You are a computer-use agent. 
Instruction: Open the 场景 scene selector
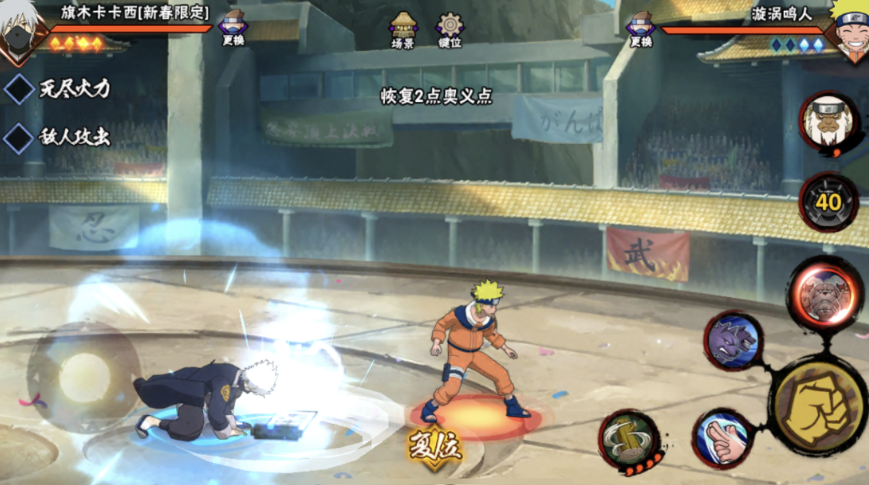pos(403,30)
